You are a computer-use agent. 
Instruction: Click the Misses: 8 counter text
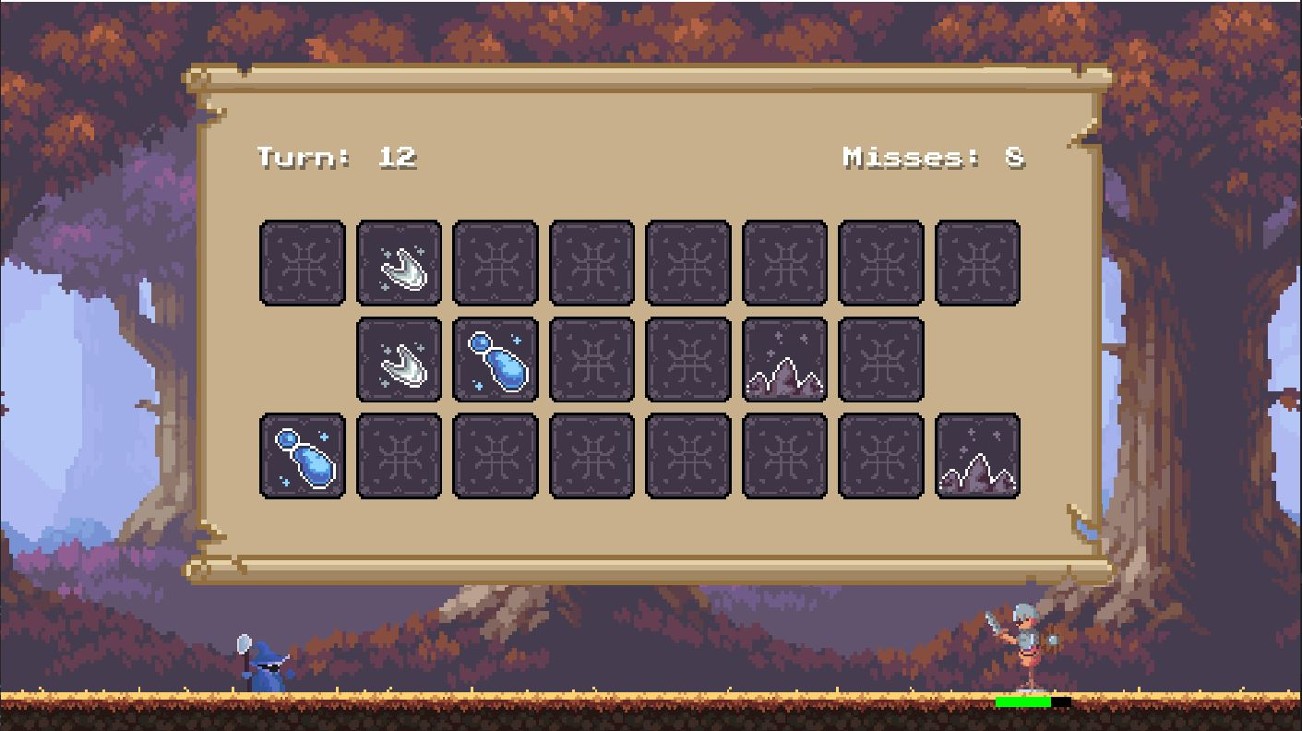935,157
